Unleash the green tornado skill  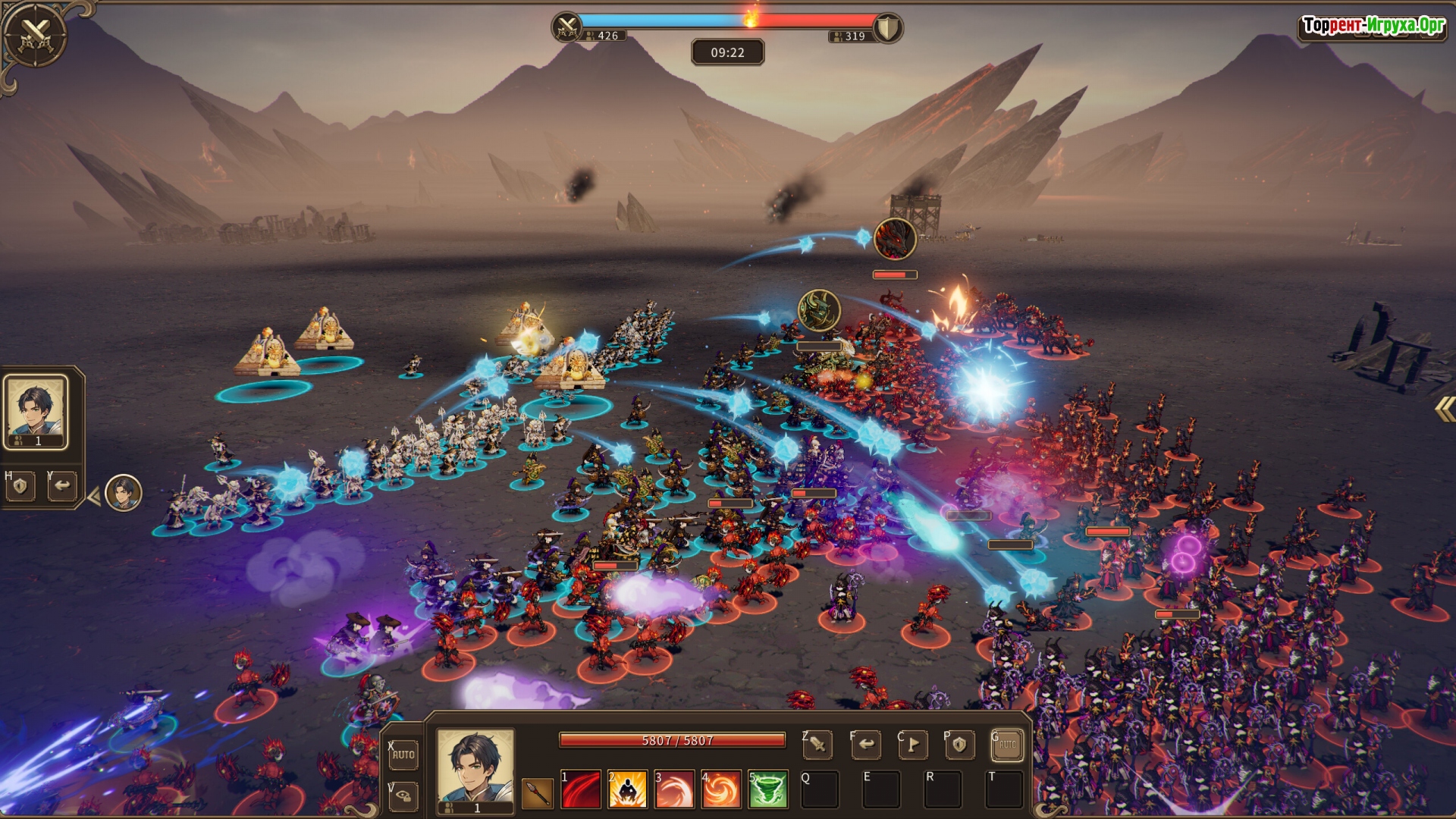[x=767, y=790]
